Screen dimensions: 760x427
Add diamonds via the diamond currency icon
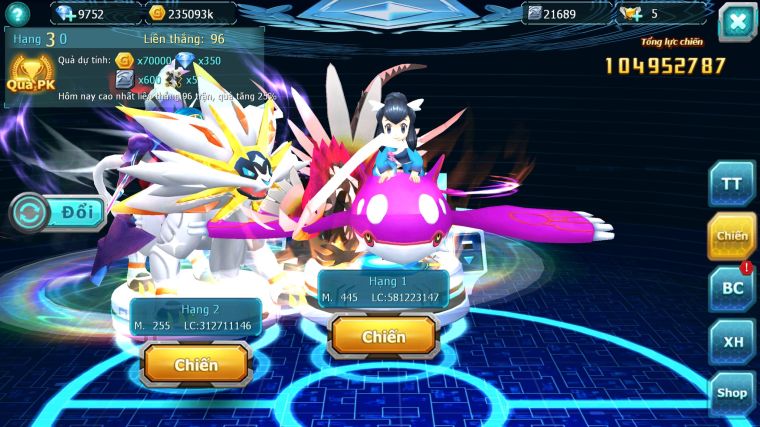tap(65, 13)
